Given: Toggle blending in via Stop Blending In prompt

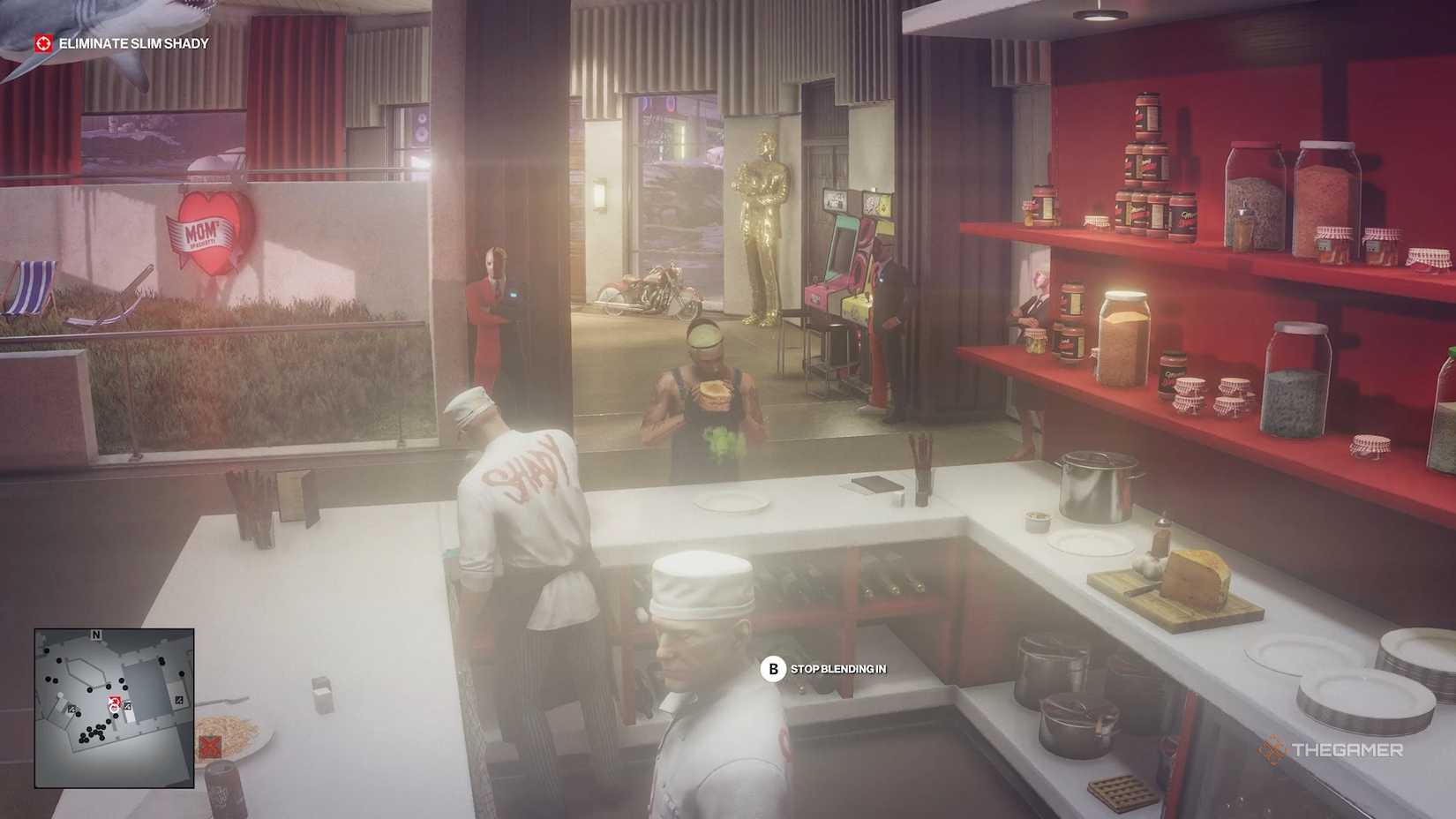Looking at the screenshot, I should 838,670.
